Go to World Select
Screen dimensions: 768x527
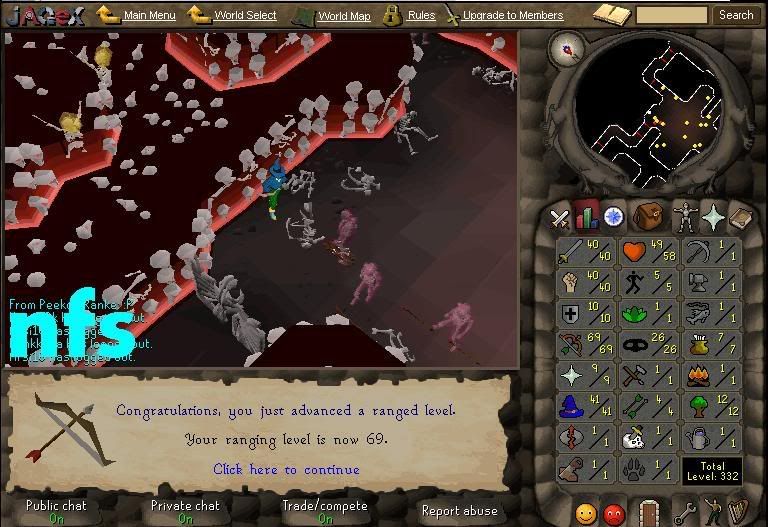[x=245, y=15]
